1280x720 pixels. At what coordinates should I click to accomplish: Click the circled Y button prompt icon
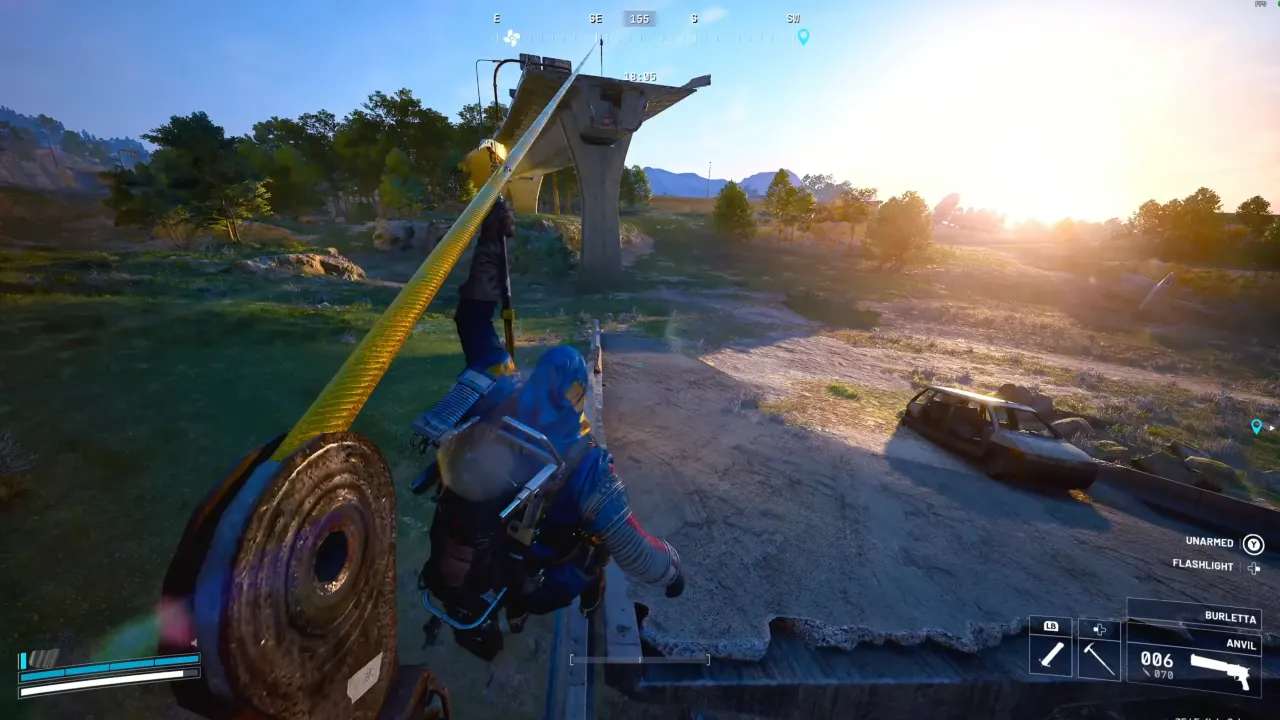tap(1254, 545)
